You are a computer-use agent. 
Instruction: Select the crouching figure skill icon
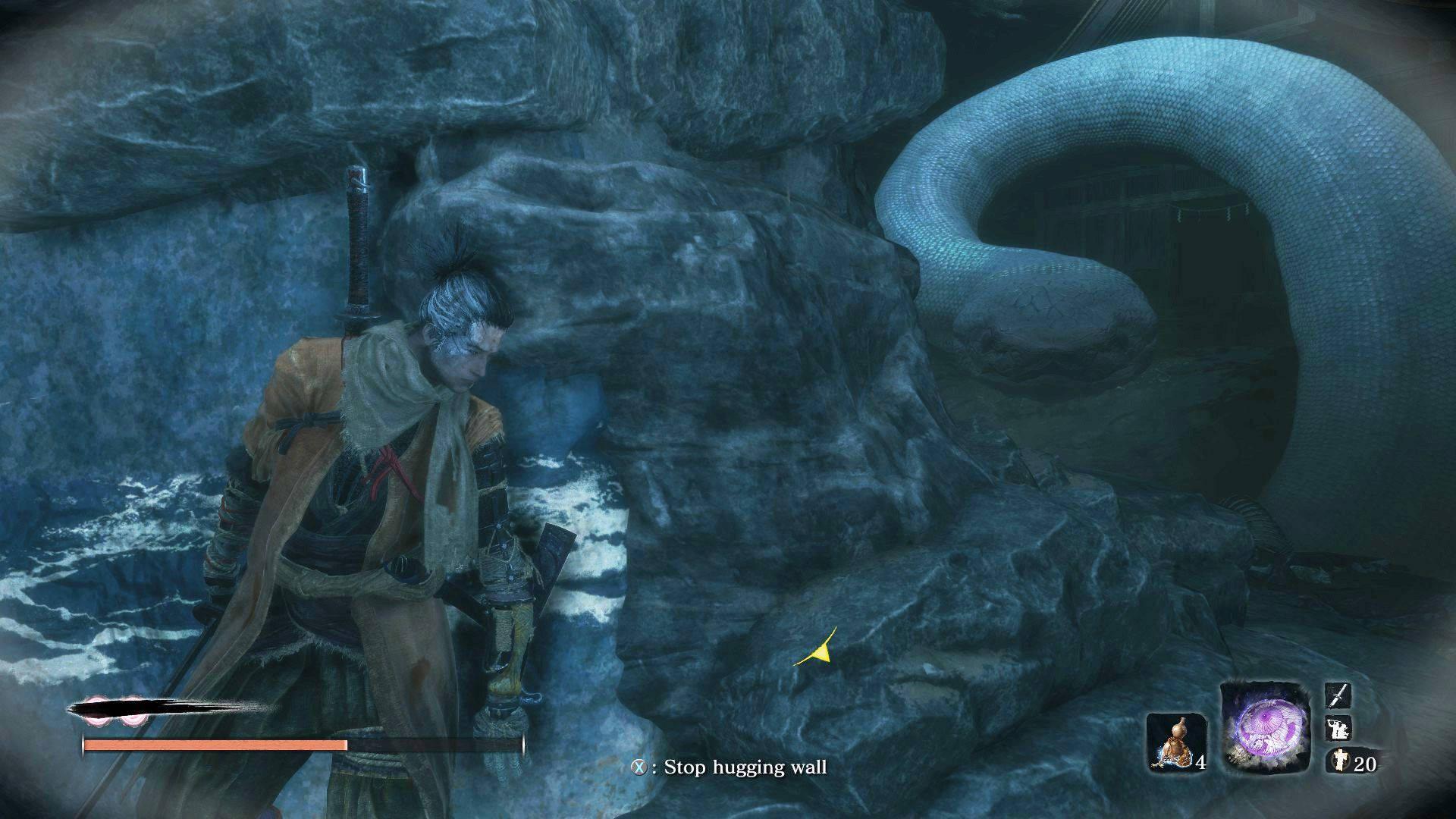(1338, 729)
